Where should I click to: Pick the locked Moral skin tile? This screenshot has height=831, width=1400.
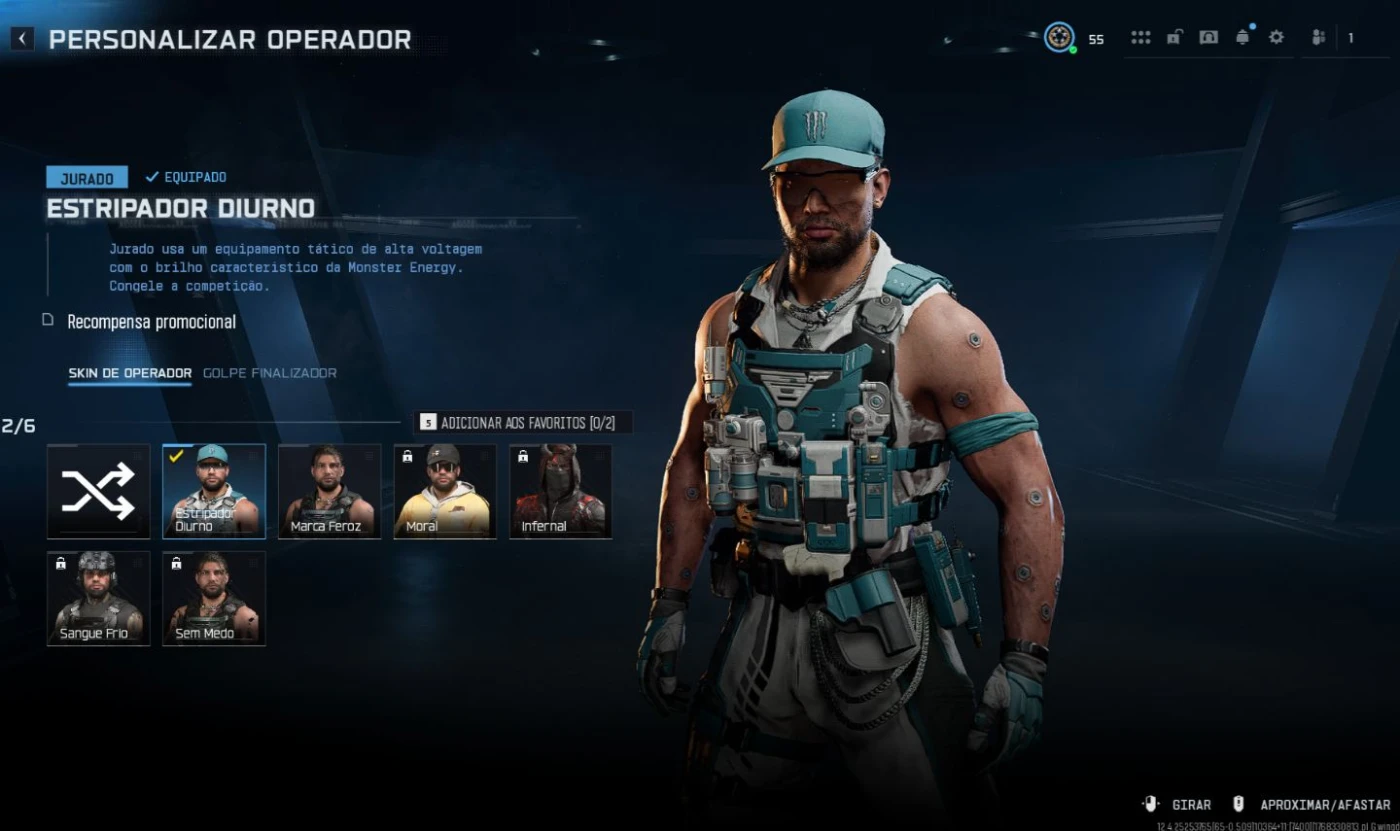pos(445,491)
